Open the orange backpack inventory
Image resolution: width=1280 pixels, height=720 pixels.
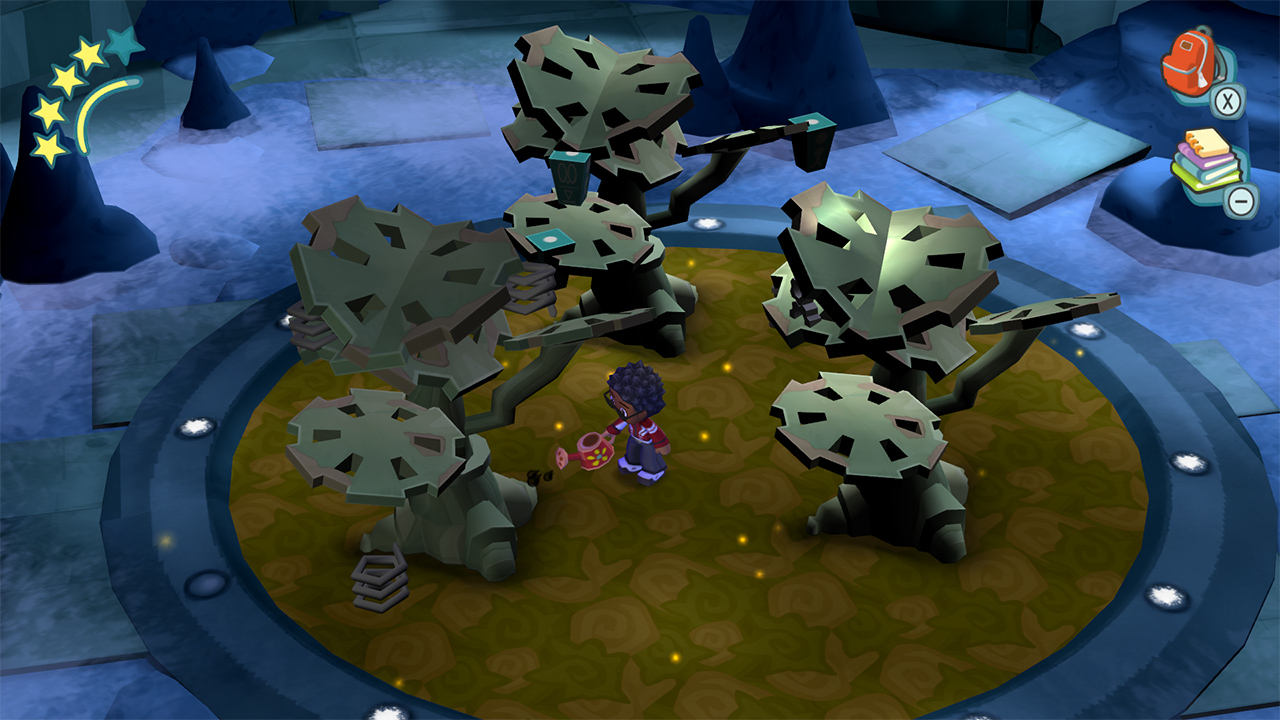1191,64
